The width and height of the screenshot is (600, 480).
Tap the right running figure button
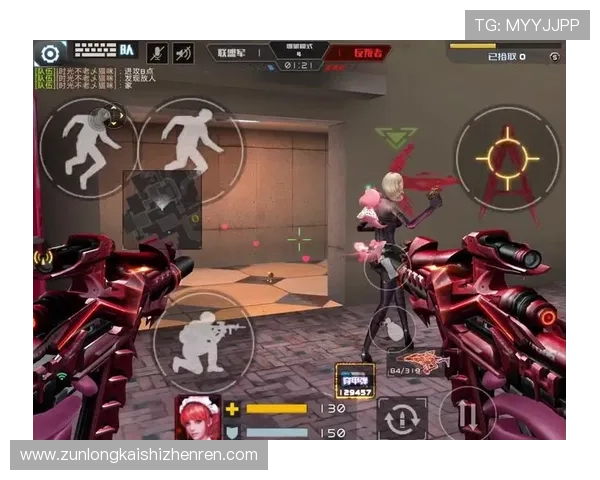point(190,143)
